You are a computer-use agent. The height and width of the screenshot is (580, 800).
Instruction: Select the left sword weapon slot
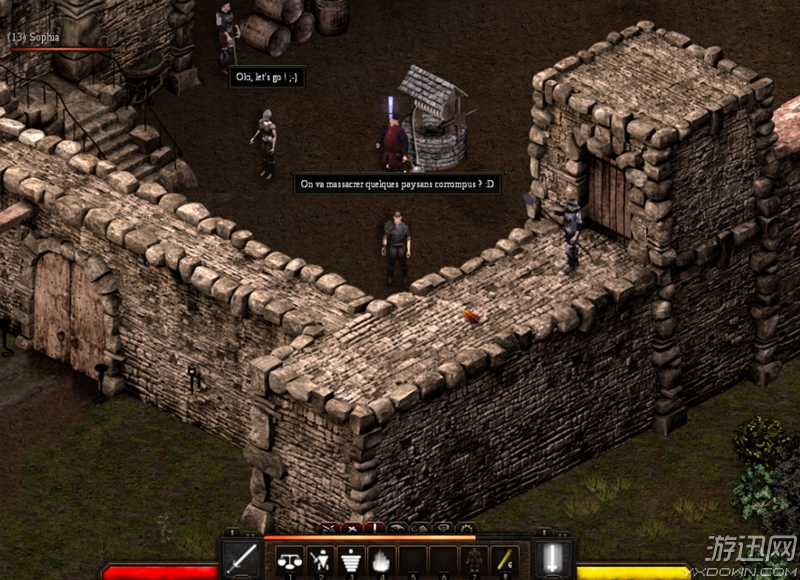coord(241,559)
